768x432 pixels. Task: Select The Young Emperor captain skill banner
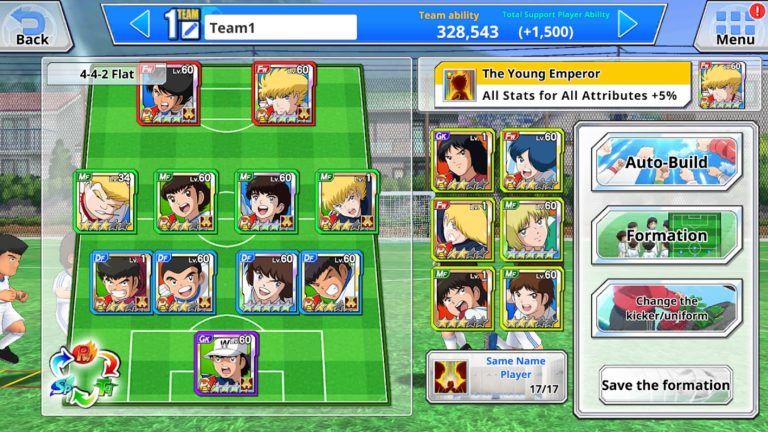pos(551,85)
